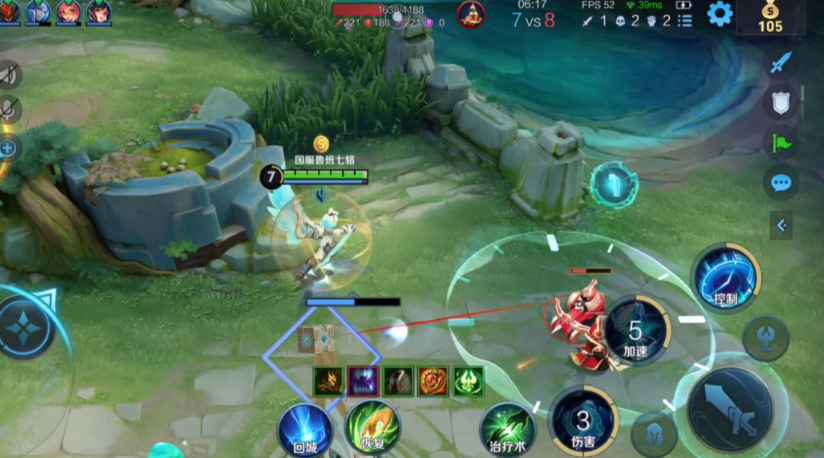Activate the 加速 skill
824x458 pixels.
click(x=636, y=331)
